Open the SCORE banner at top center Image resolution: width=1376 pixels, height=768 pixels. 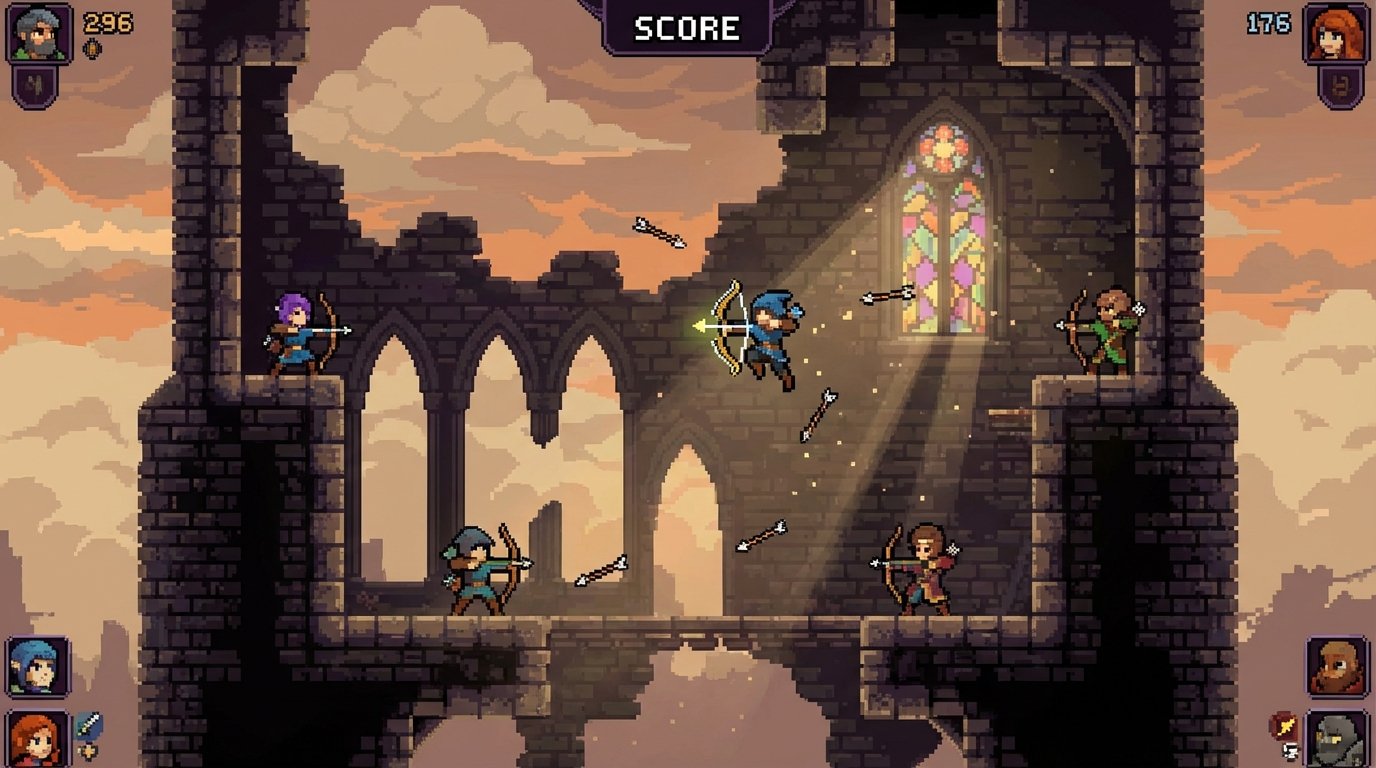pos(686,27)
